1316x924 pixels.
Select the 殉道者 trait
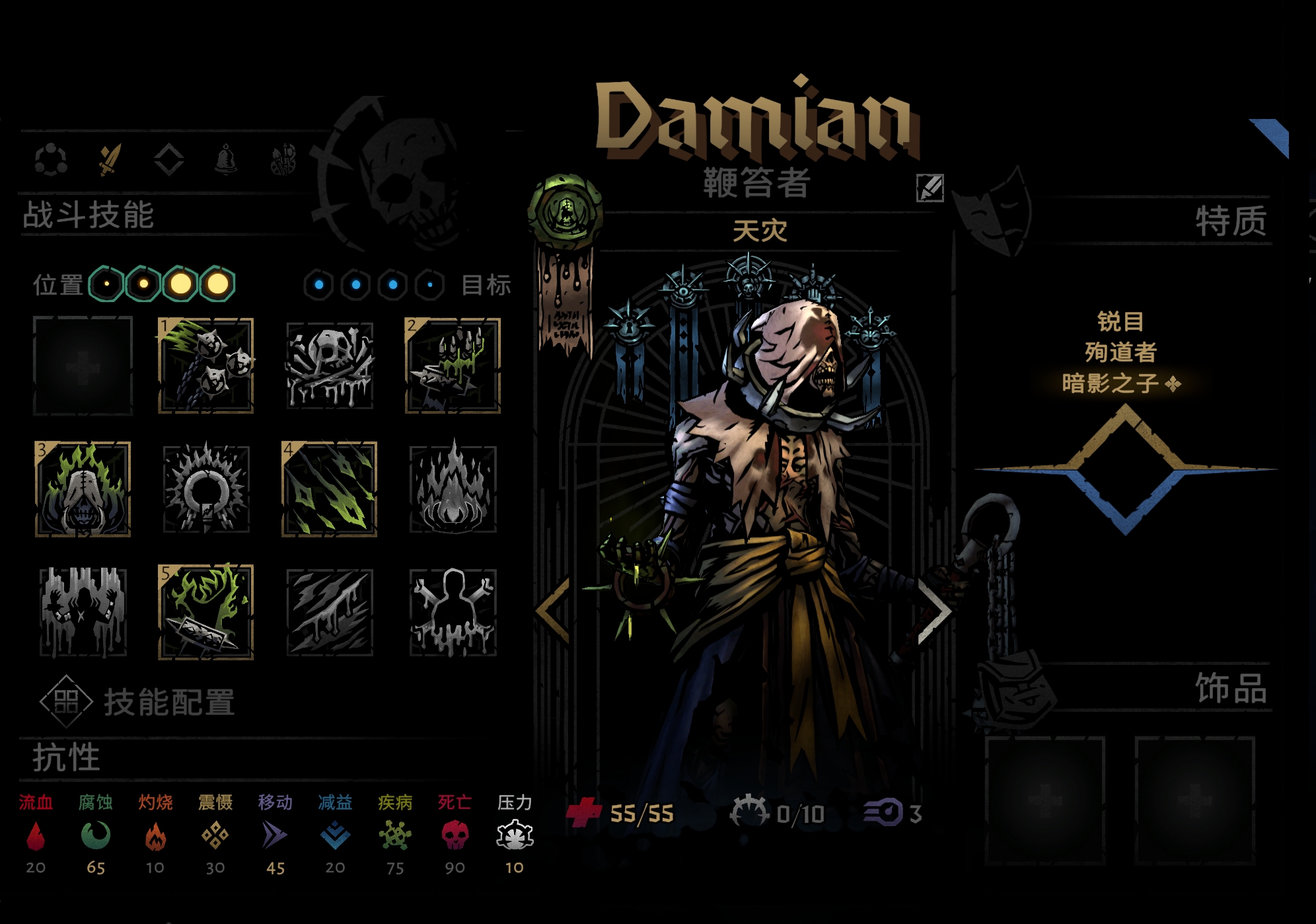[1120, 352]
